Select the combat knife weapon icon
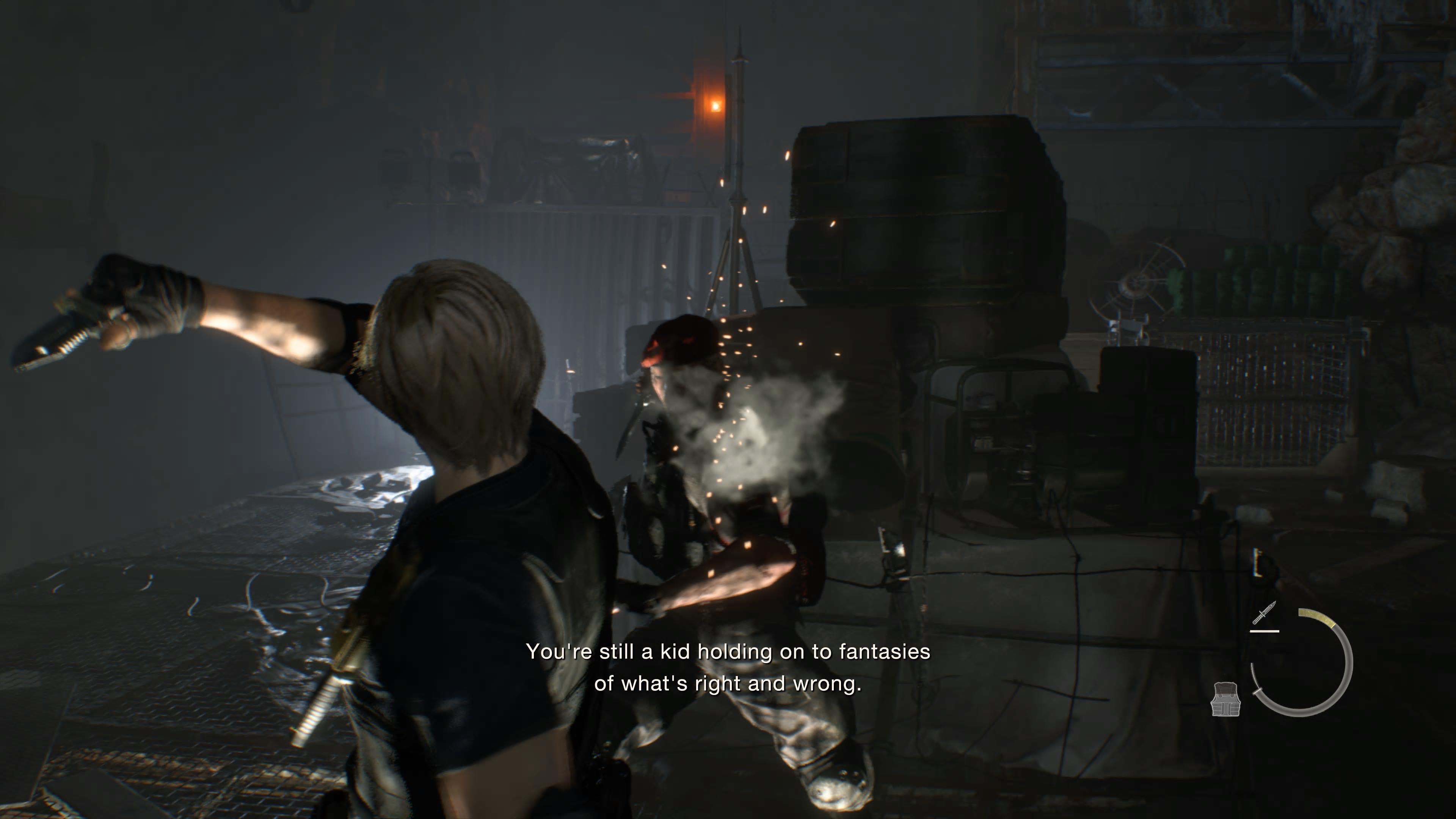 (1264, 613)
